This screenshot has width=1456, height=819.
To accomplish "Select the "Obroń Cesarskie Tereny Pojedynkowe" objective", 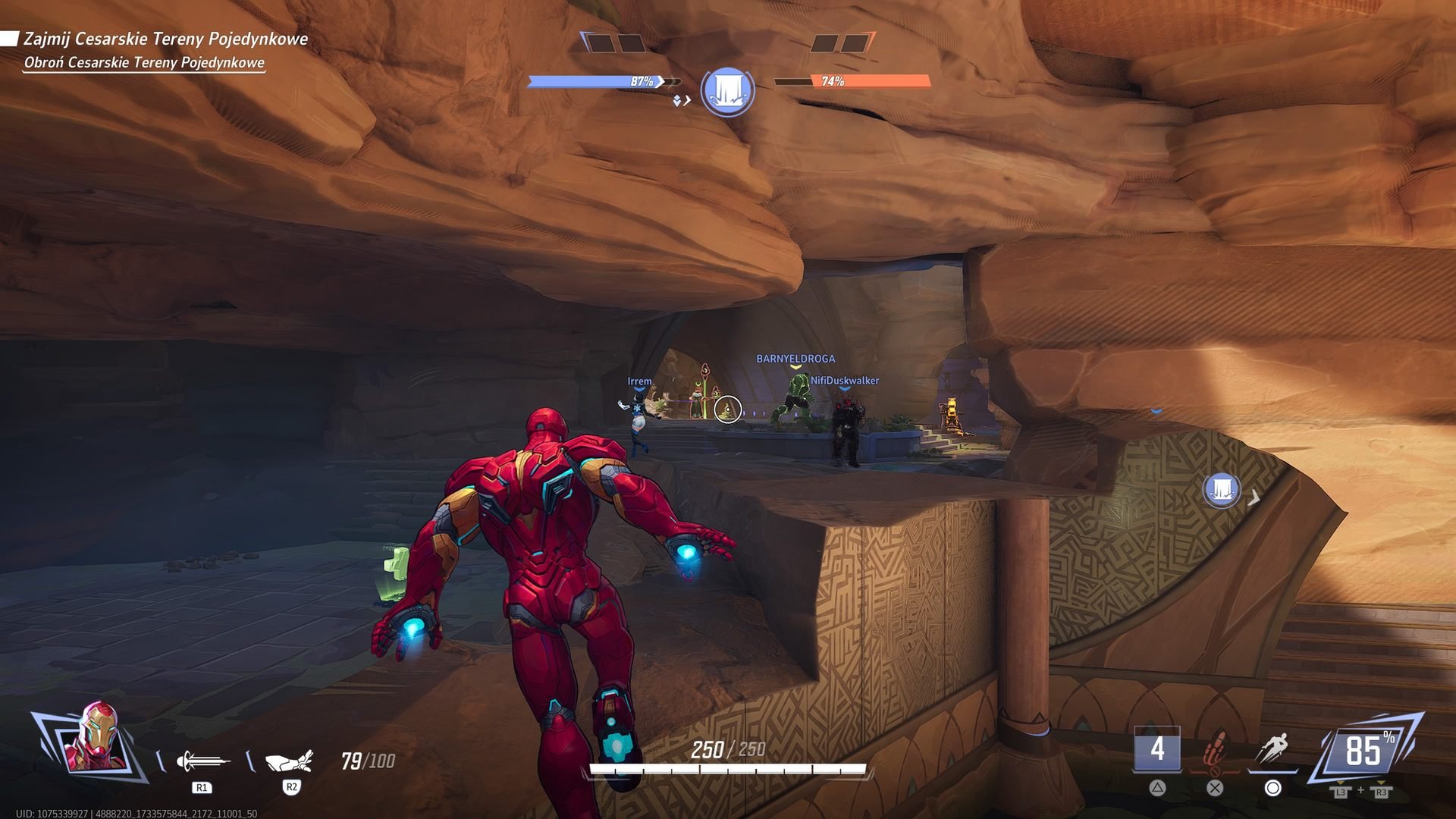I will (144, 63).
